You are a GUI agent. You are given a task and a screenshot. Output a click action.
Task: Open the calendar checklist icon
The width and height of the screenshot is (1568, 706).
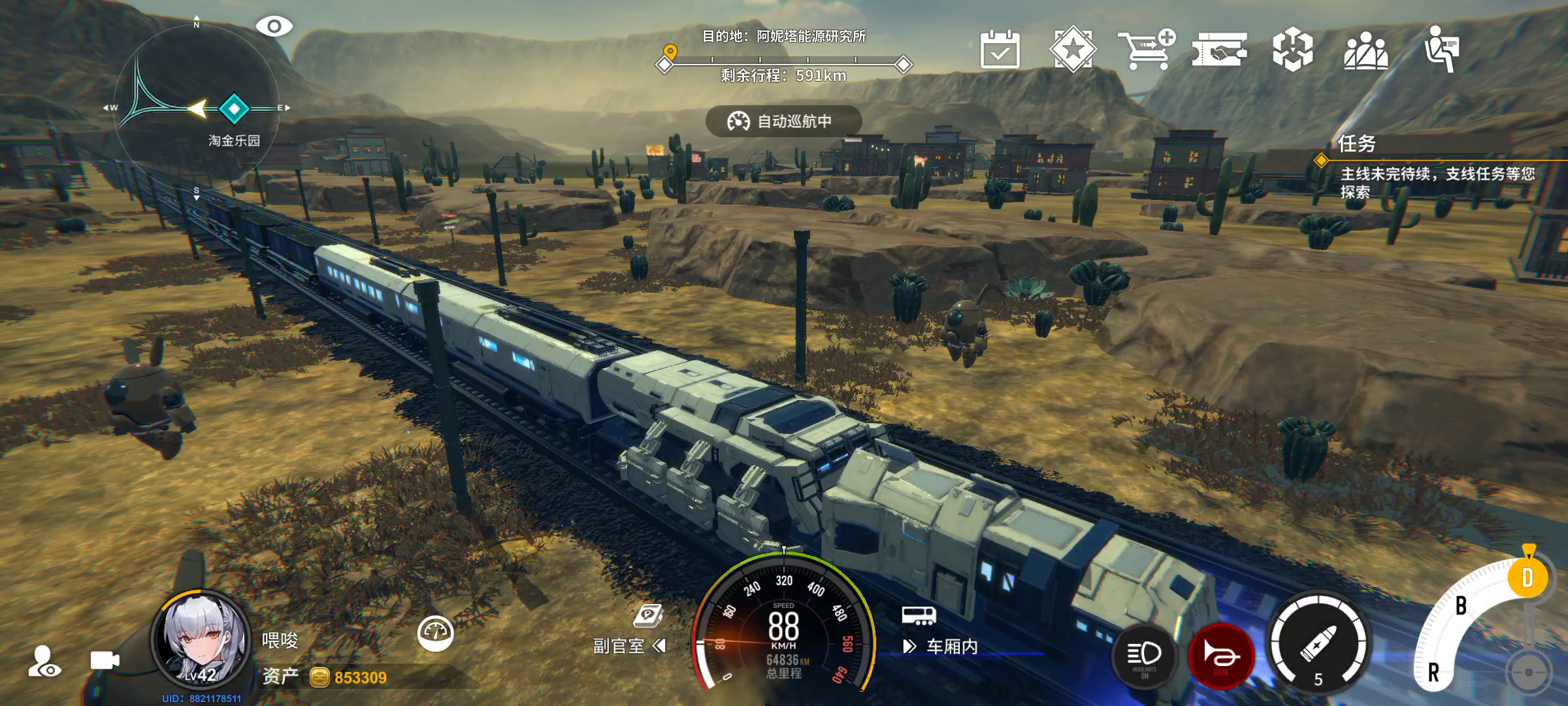1000,49
